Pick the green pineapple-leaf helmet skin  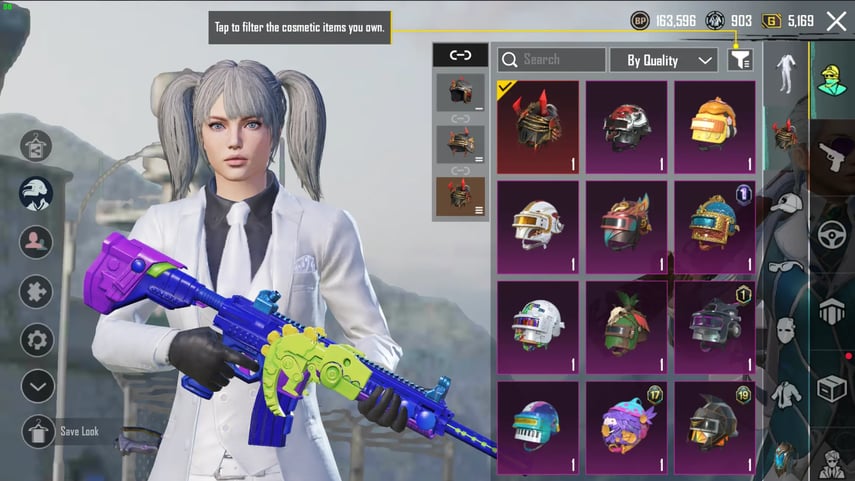[626, 326]
